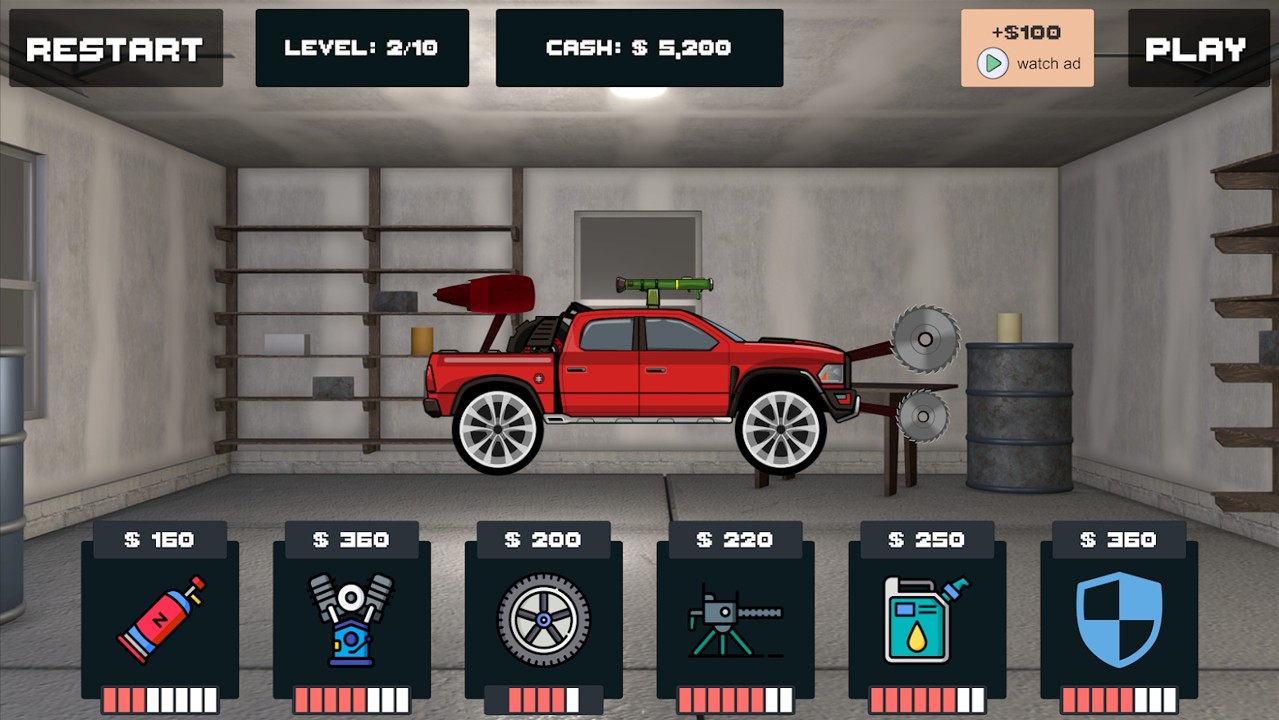The width and height of the screenshot is (1279, 720).
Task: Purchase the wheel upgrade
Action: (543, 619)
